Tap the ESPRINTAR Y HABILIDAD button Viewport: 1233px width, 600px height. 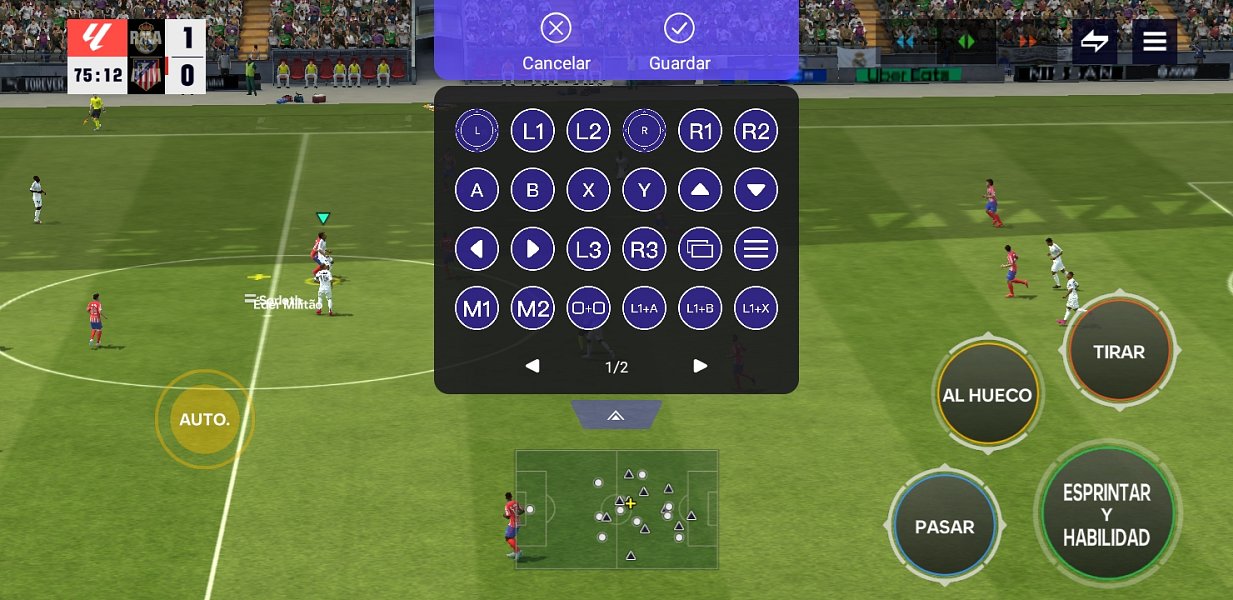click(1106, 515)
